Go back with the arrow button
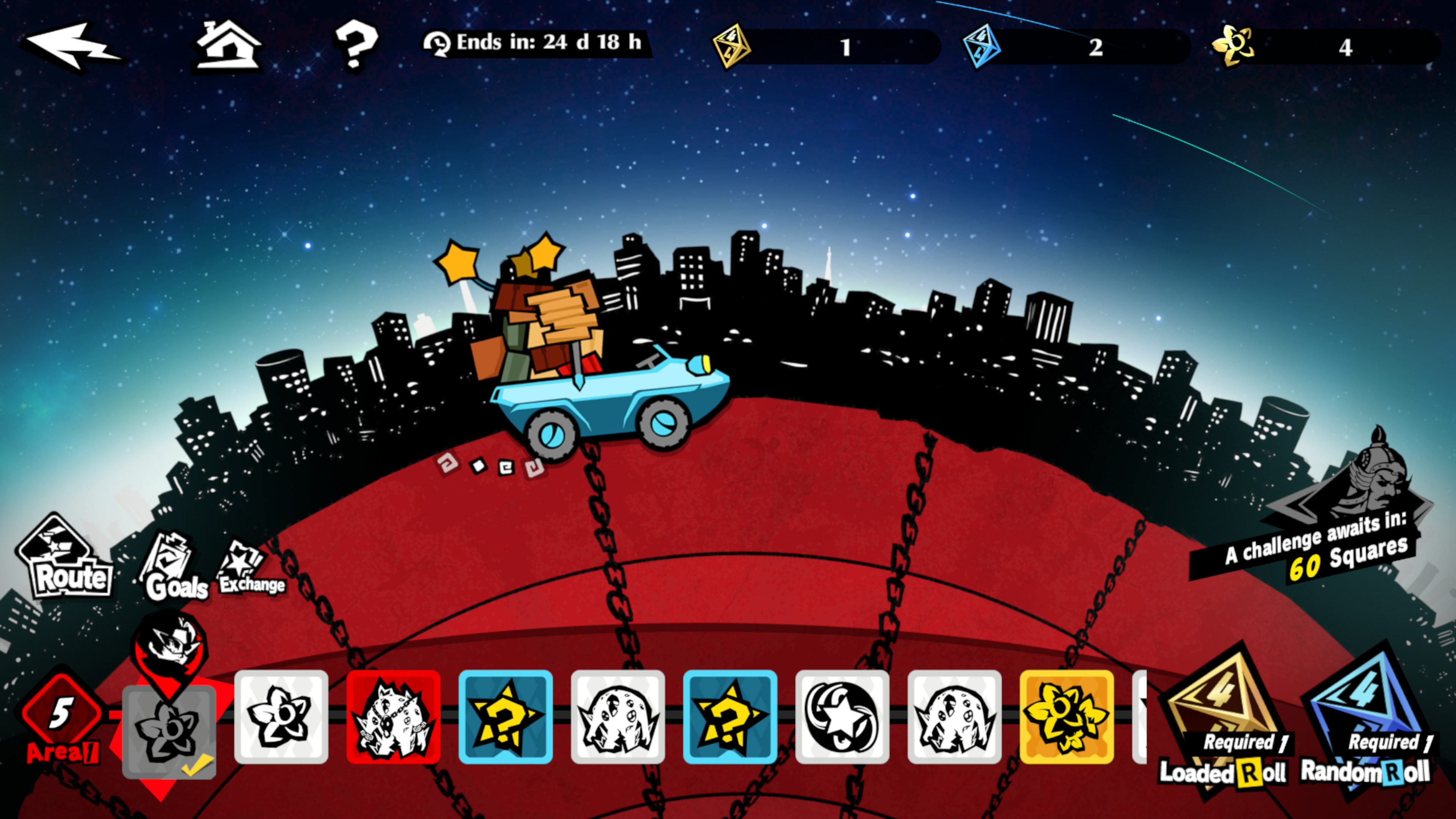Screen dimensions: 1456x819 coord(71,46)
